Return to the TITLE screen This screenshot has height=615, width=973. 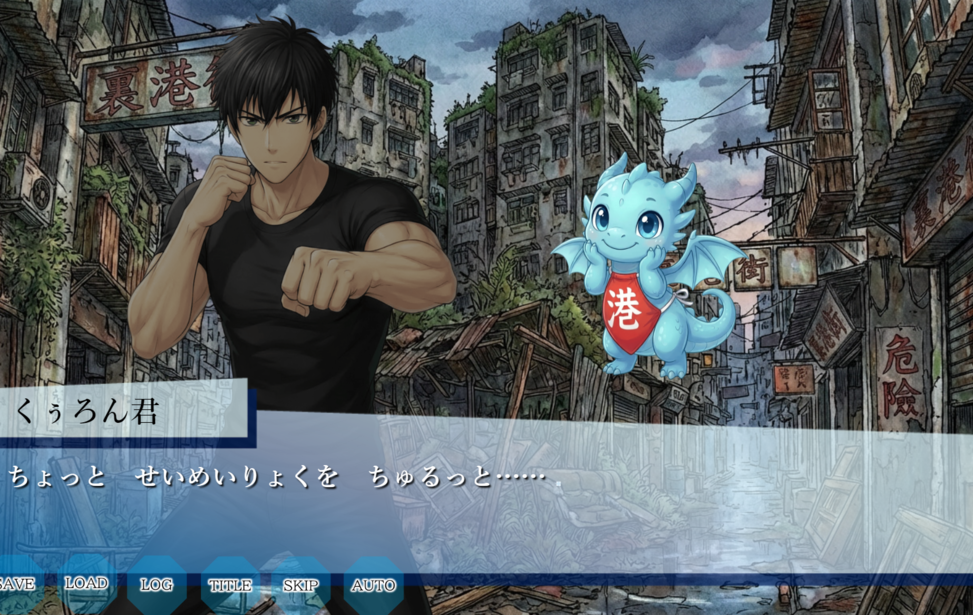coord(230,585)
